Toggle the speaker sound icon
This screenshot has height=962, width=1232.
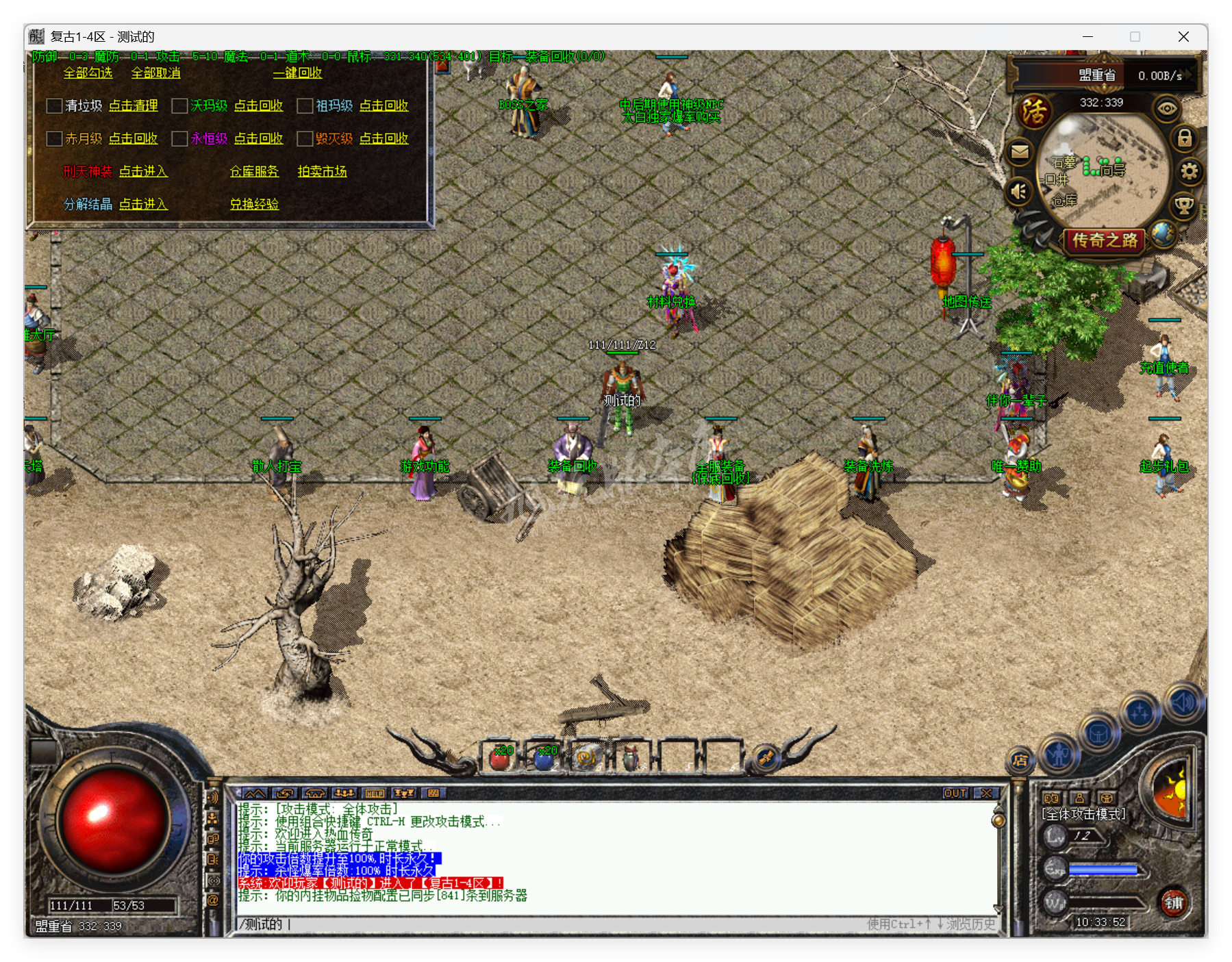point(1018,192)
